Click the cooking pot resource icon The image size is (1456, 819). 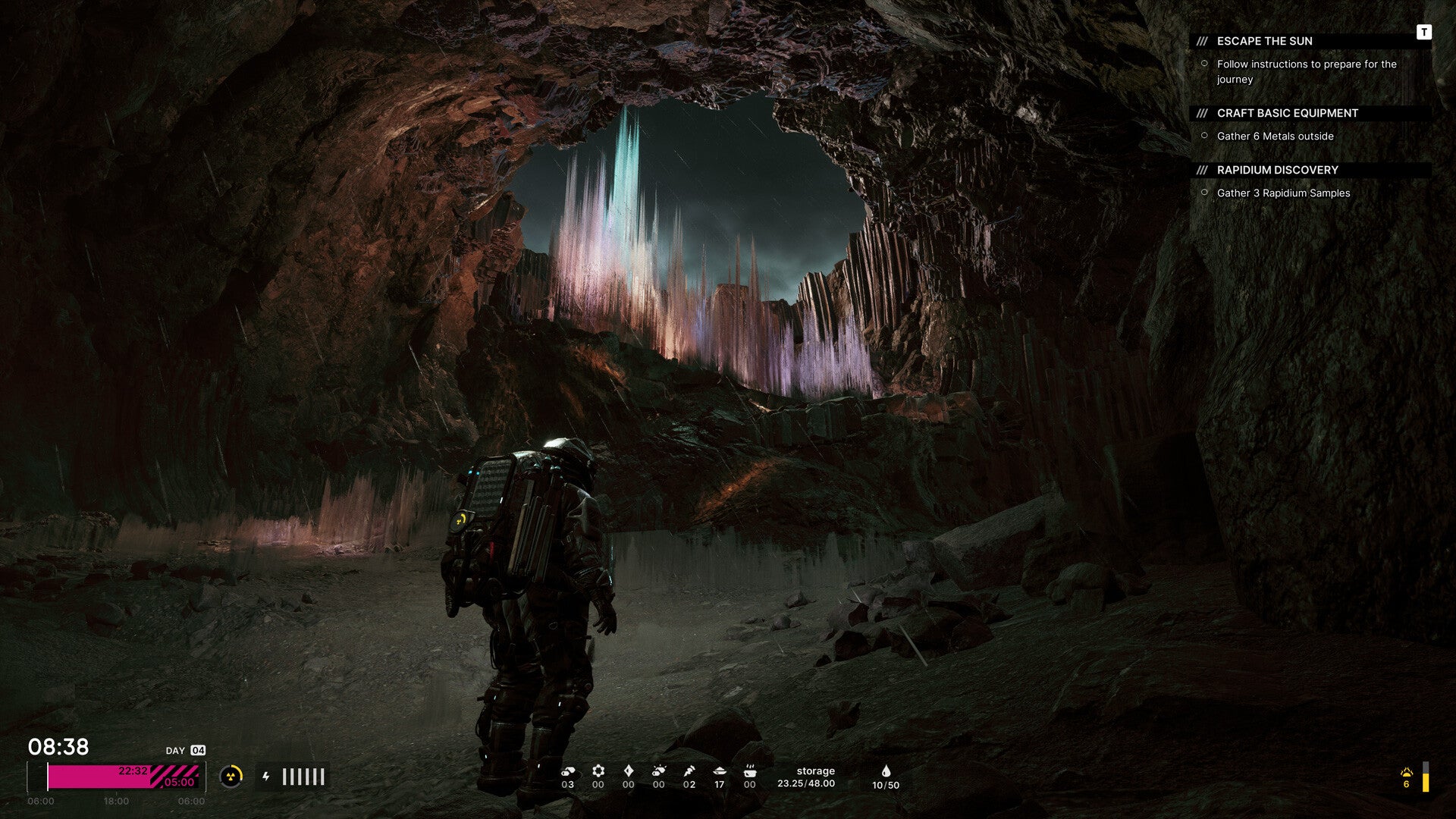pyautogui.click(x=750, y=772)
